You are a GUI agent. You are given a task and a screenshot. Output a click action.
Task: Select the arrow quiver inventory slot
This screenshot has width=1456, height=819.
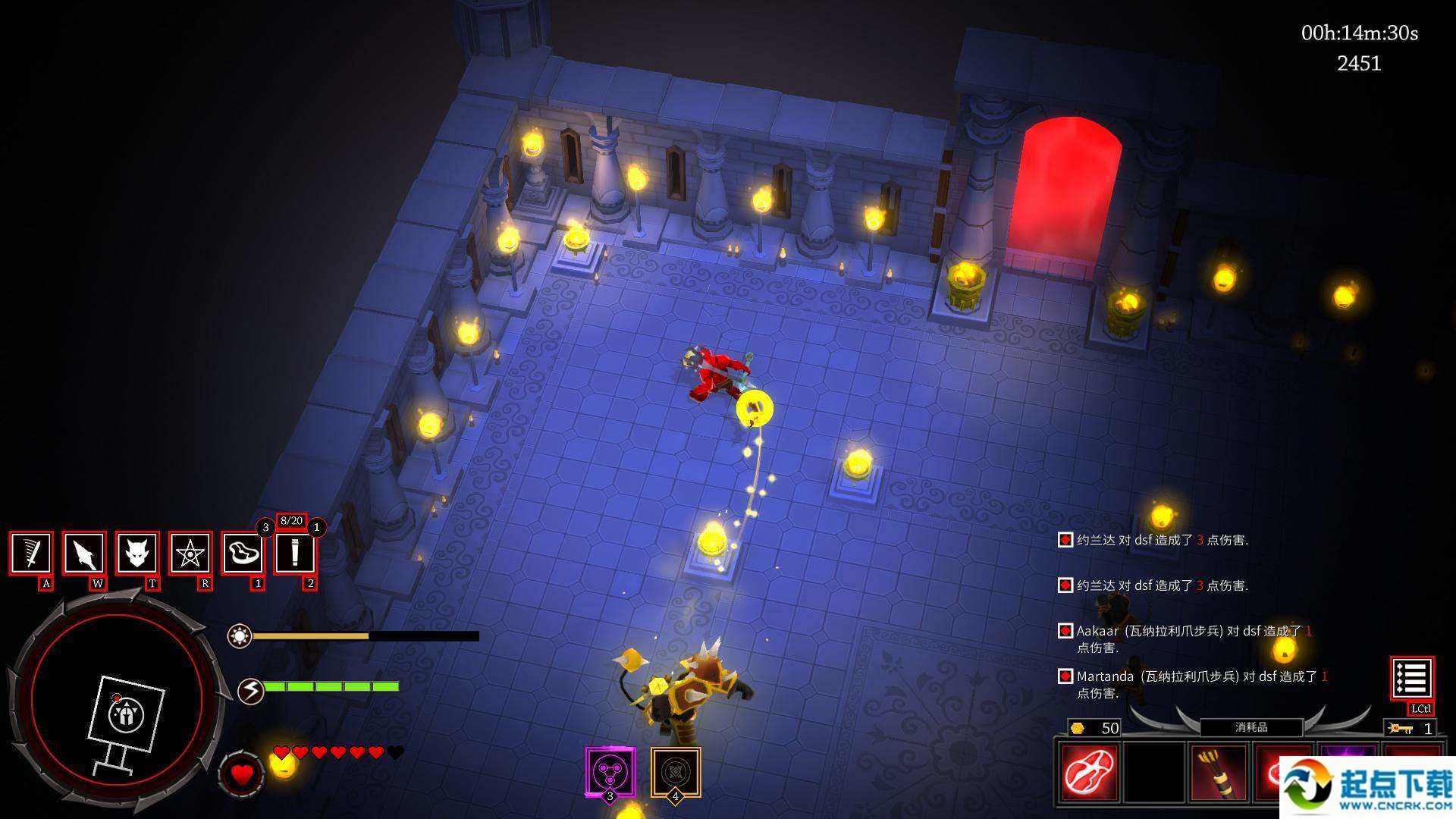tap(1219, 773)
